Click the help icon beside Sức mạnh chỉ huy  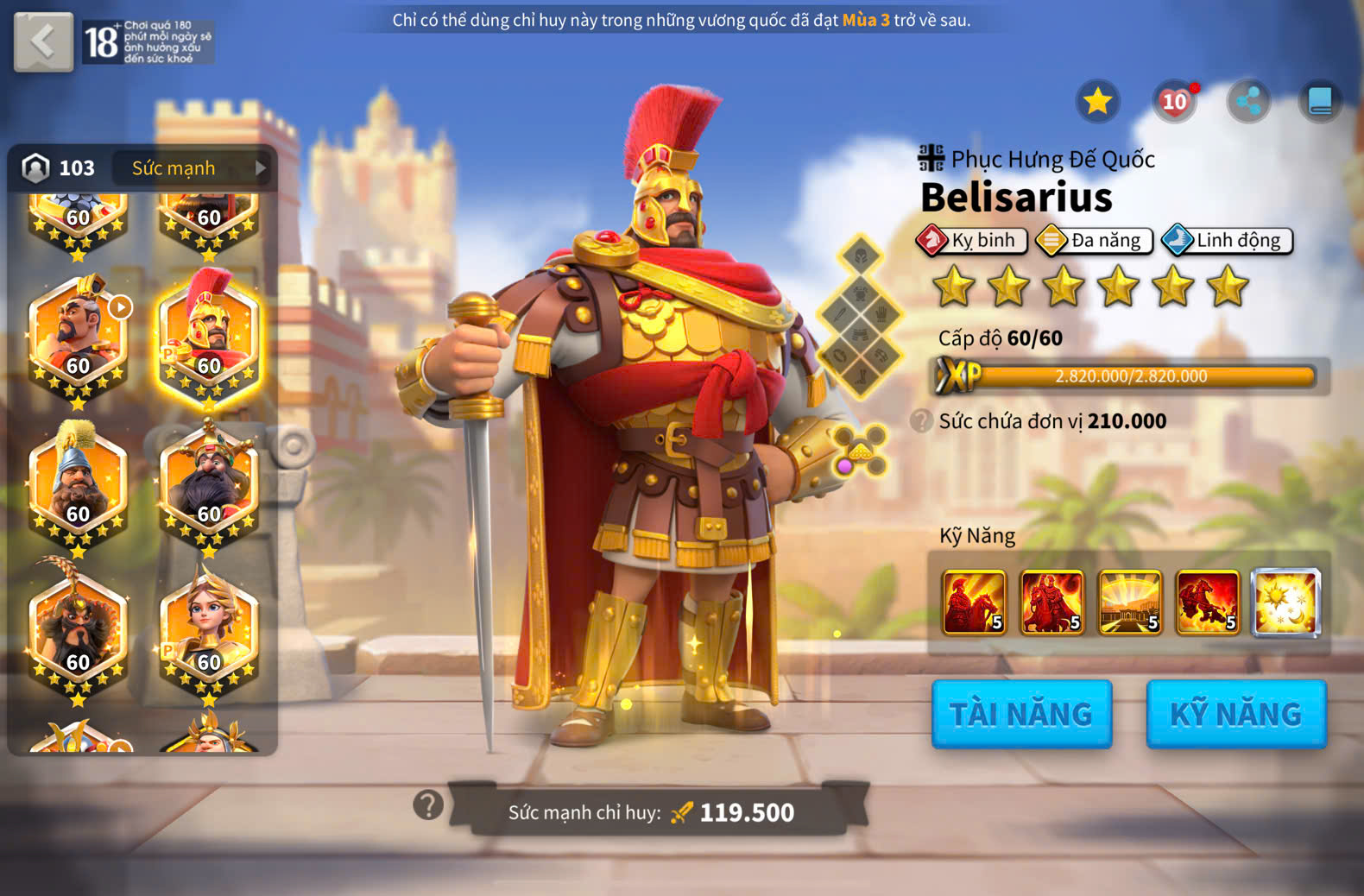pos(428,805)
